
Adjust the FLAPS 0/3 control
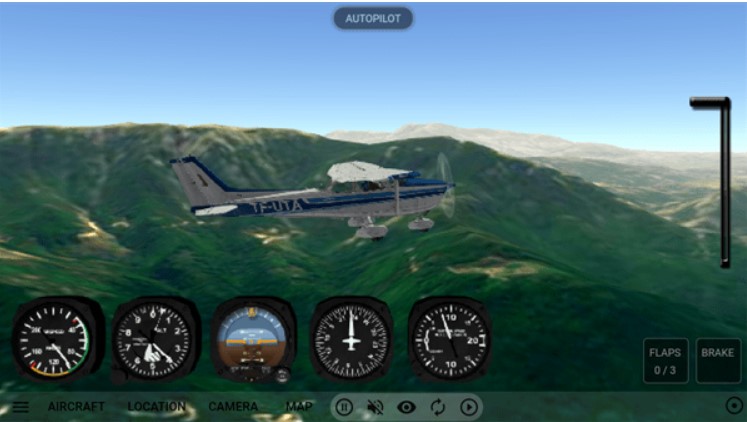pyautogui.click(x=665, y=361)
